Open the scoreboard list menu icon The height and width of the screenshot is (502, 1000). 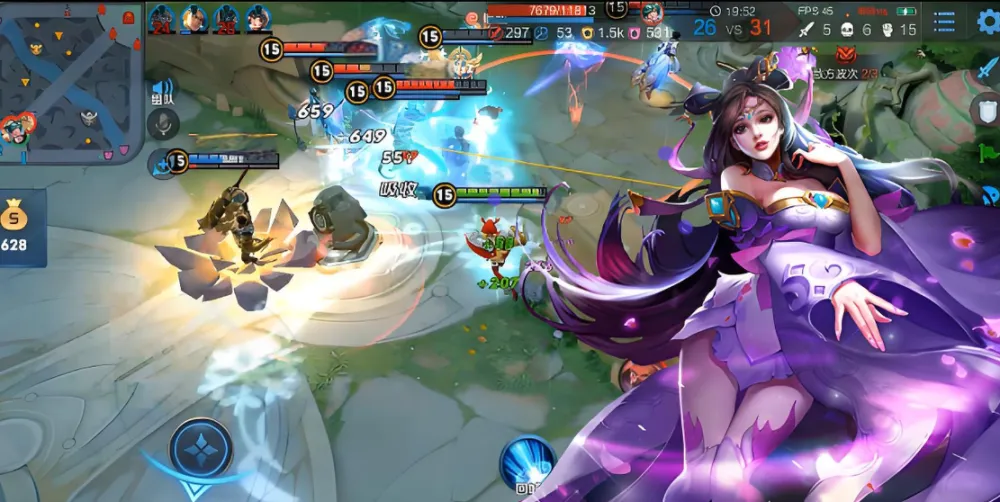click(x=943, y=22)
